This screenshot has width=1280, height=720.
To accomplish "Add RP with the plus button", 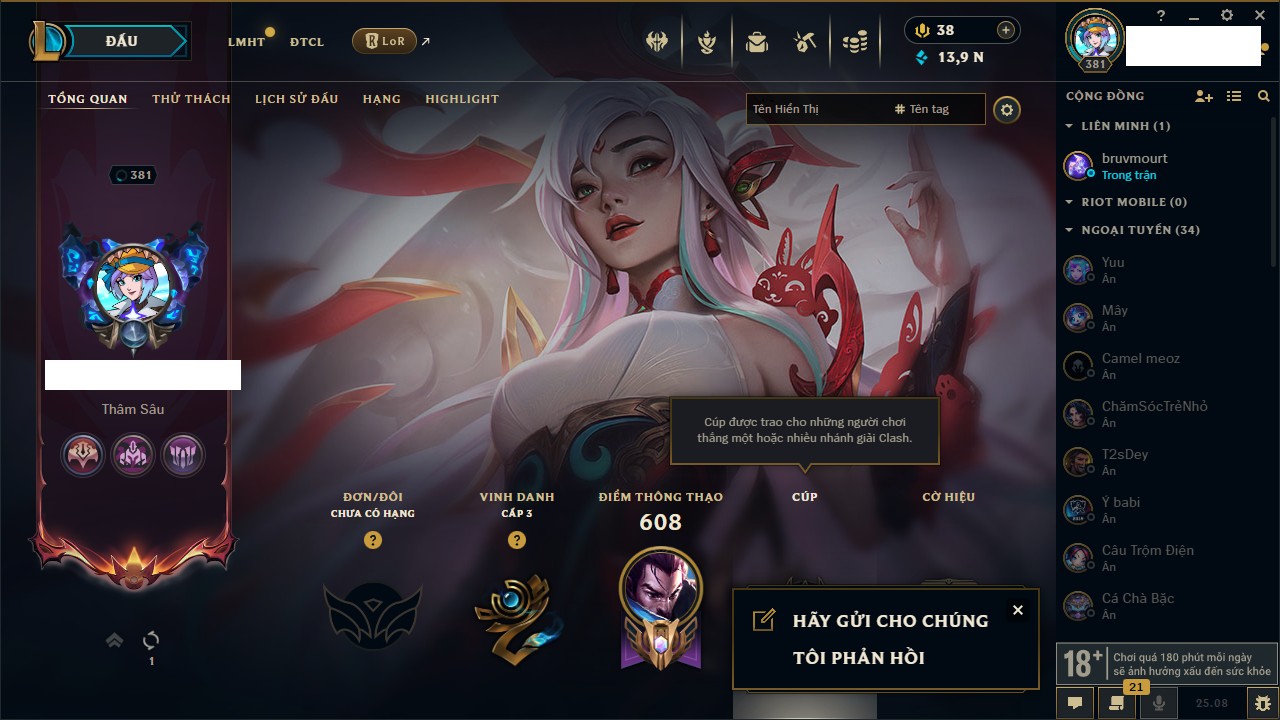I will pos(1005,30).
